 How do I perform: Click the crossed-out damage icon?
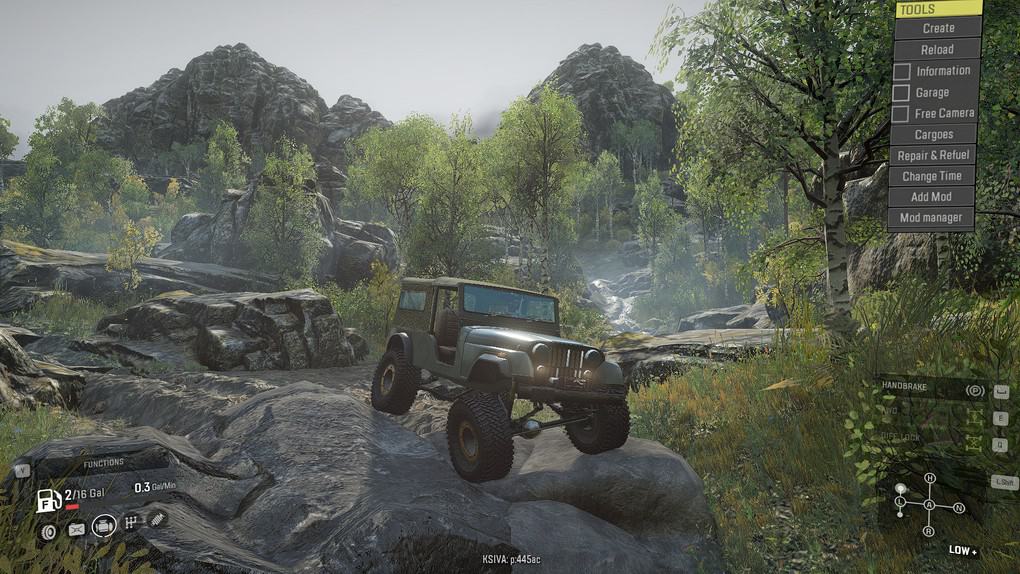pyautogui.click(x=76, y=529)
